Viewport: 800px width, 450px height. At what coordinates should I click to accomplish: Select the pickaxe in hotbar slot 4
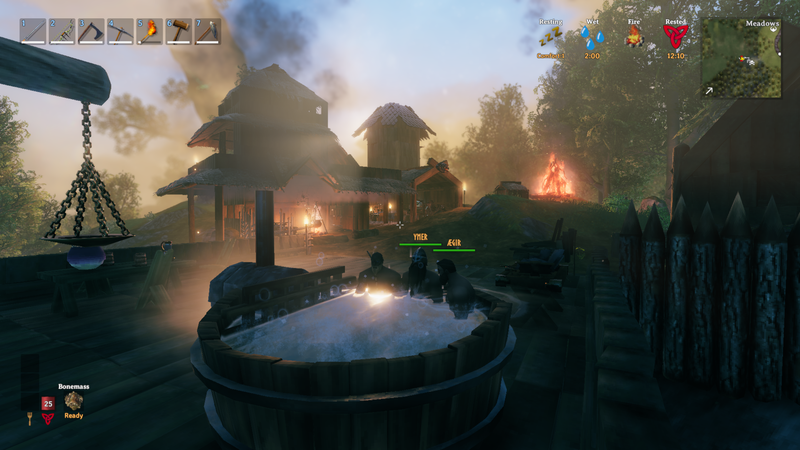coord(121,31)
